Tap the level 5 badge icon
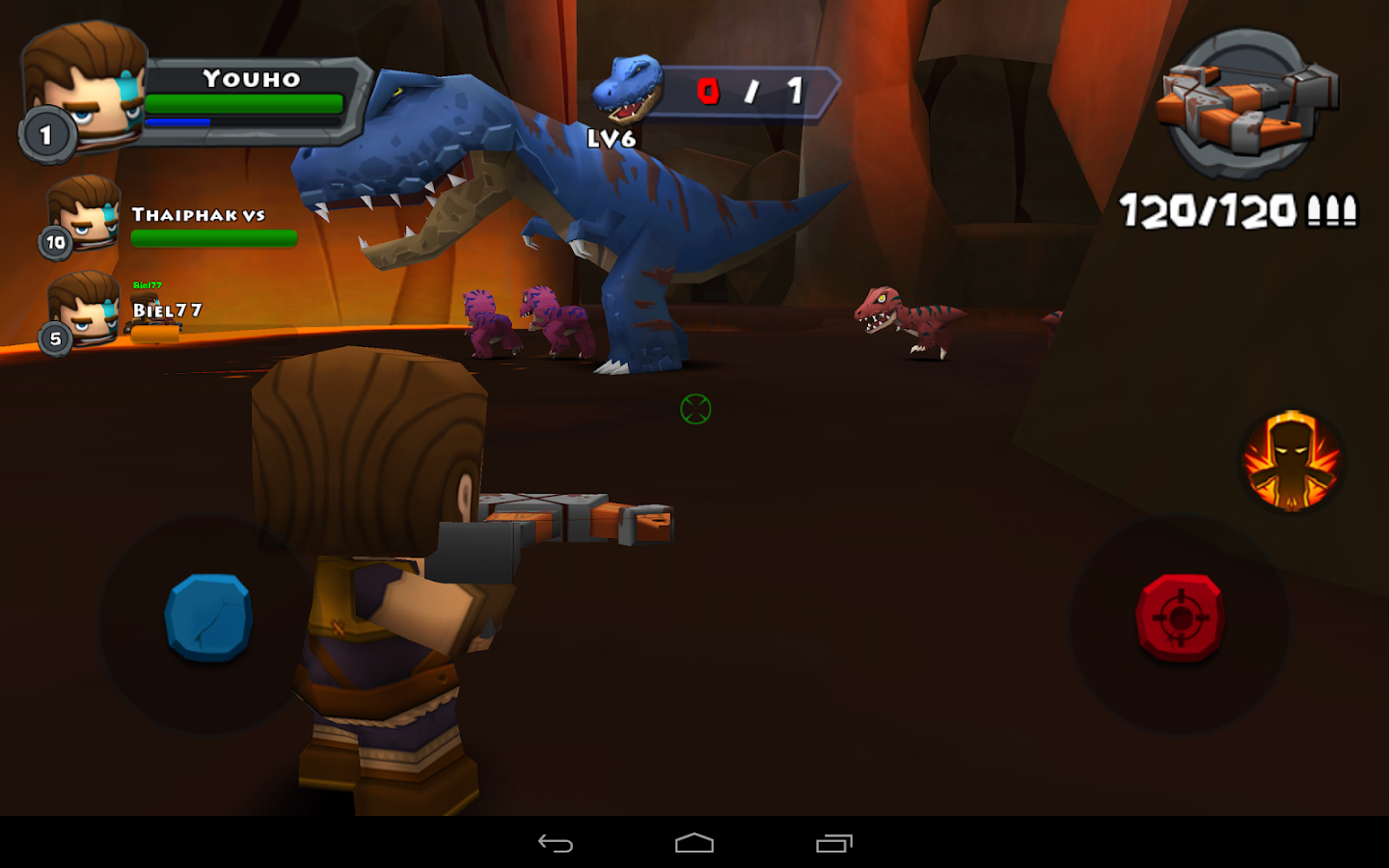Viewport: 1389px width, 868px height. click(x=55, y=338)
